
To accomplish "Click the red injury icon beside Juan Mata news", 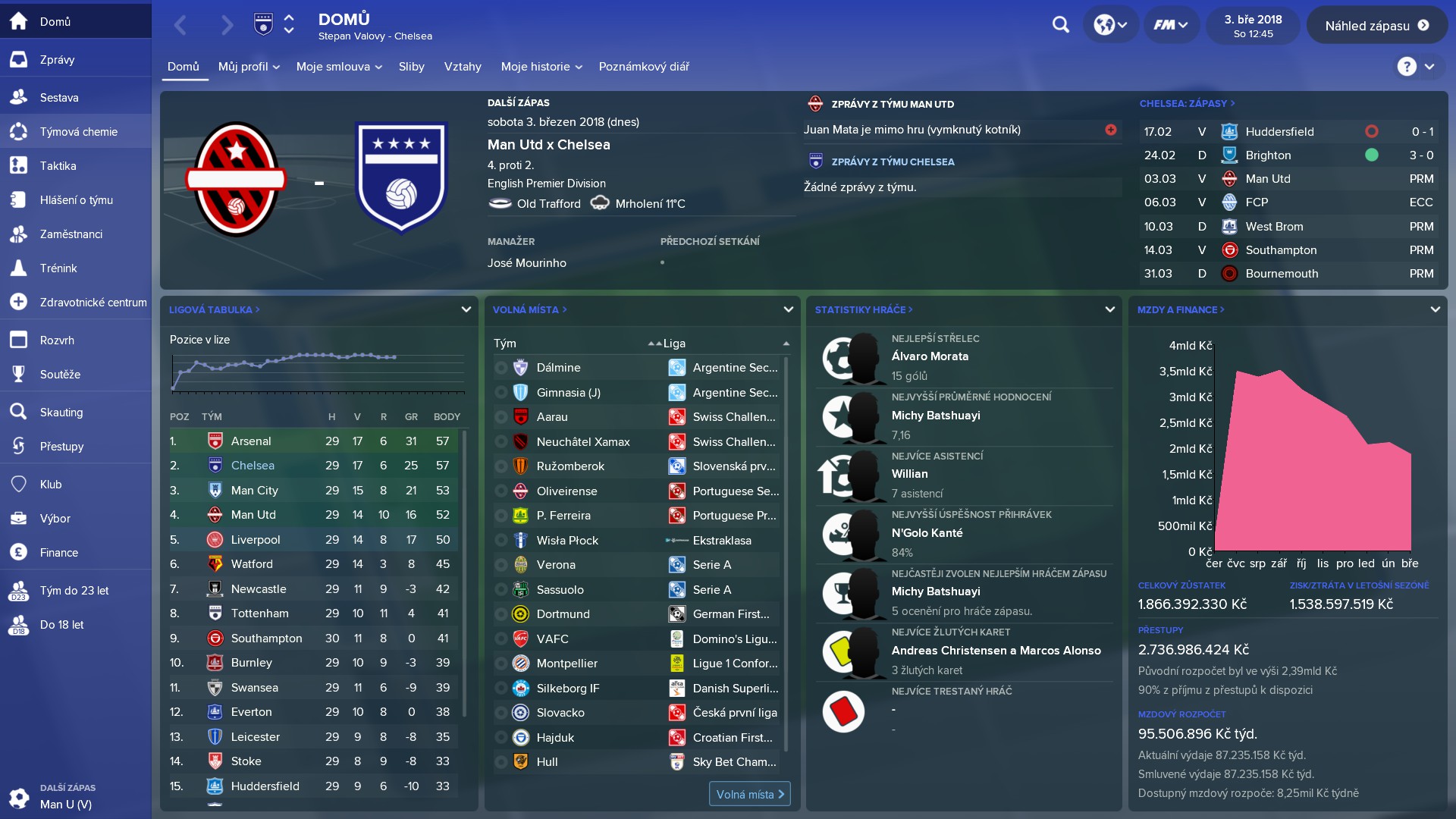I will (x=1111, y=130).
